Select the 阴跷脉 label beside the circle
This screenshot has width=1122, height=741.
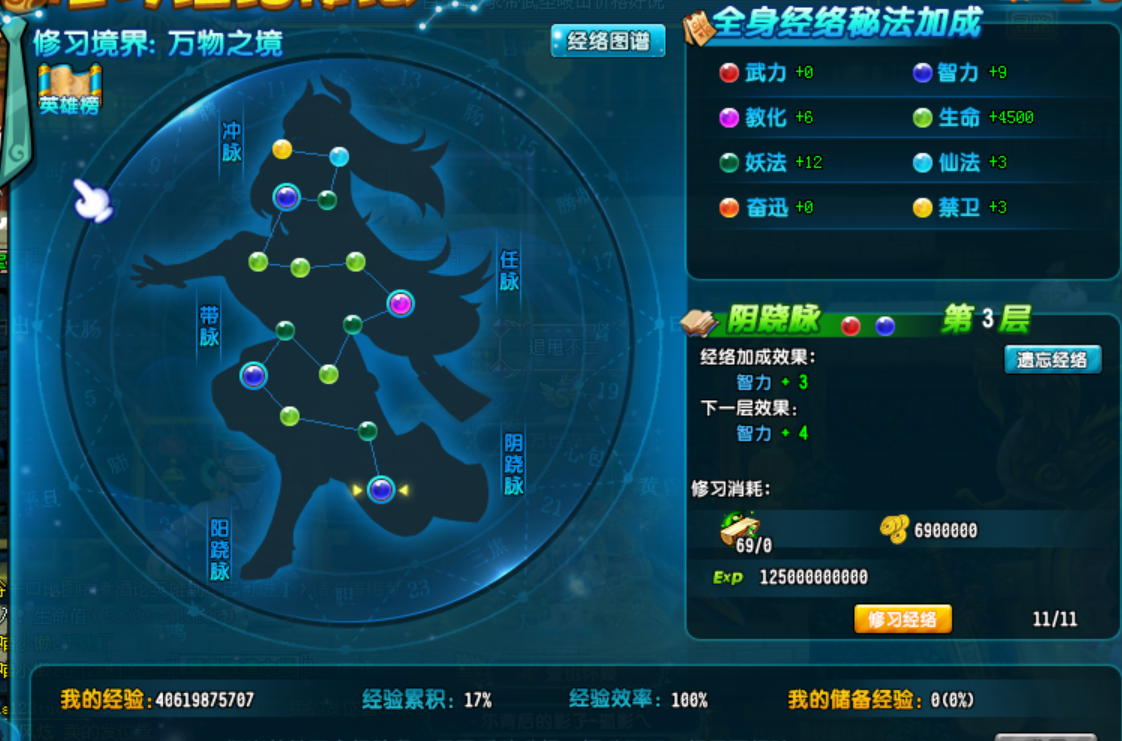pyautogui.click(x=513, y=464)
